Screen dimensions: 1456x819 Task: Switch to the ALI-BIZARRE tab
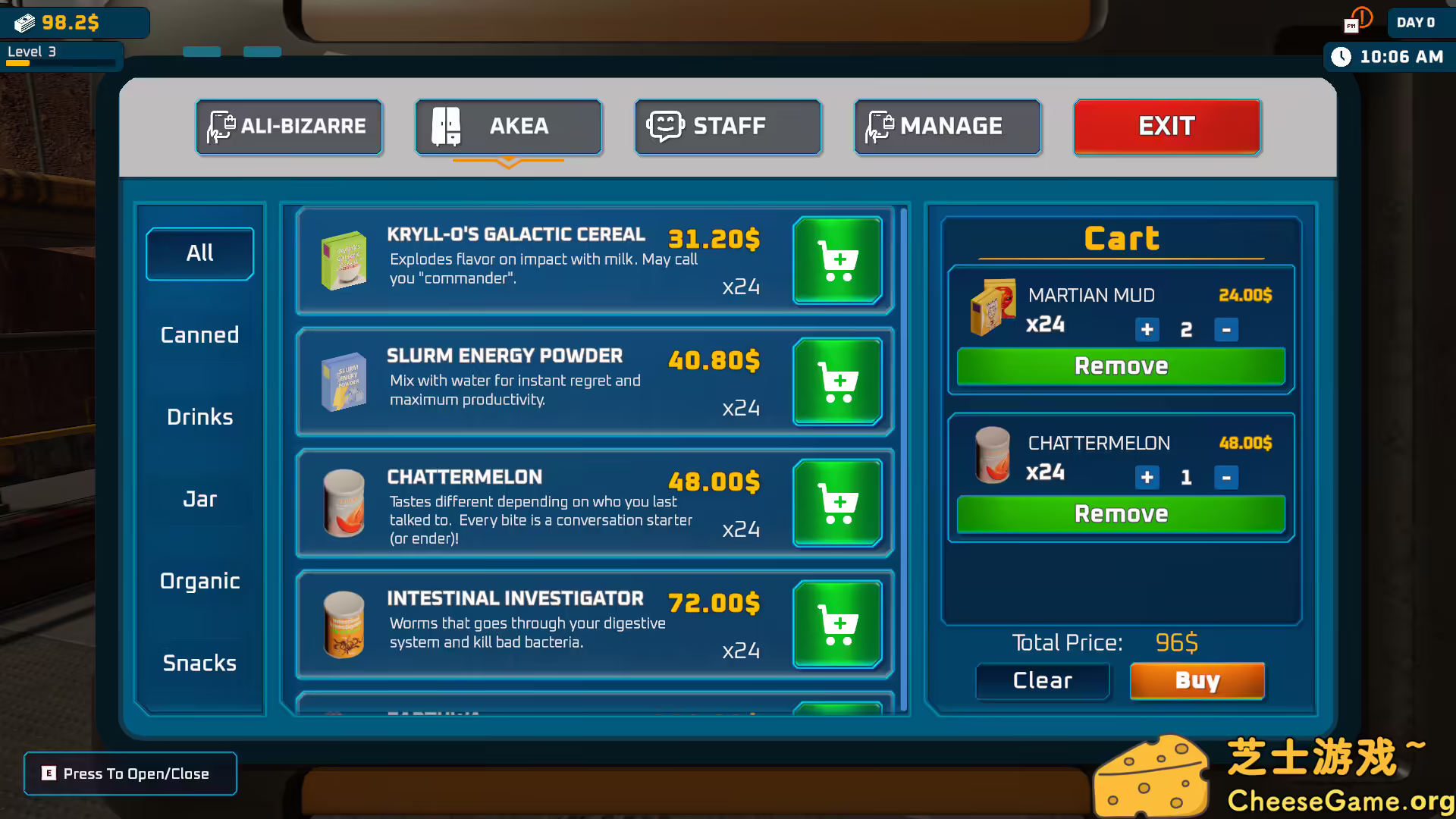click(289, 127)
